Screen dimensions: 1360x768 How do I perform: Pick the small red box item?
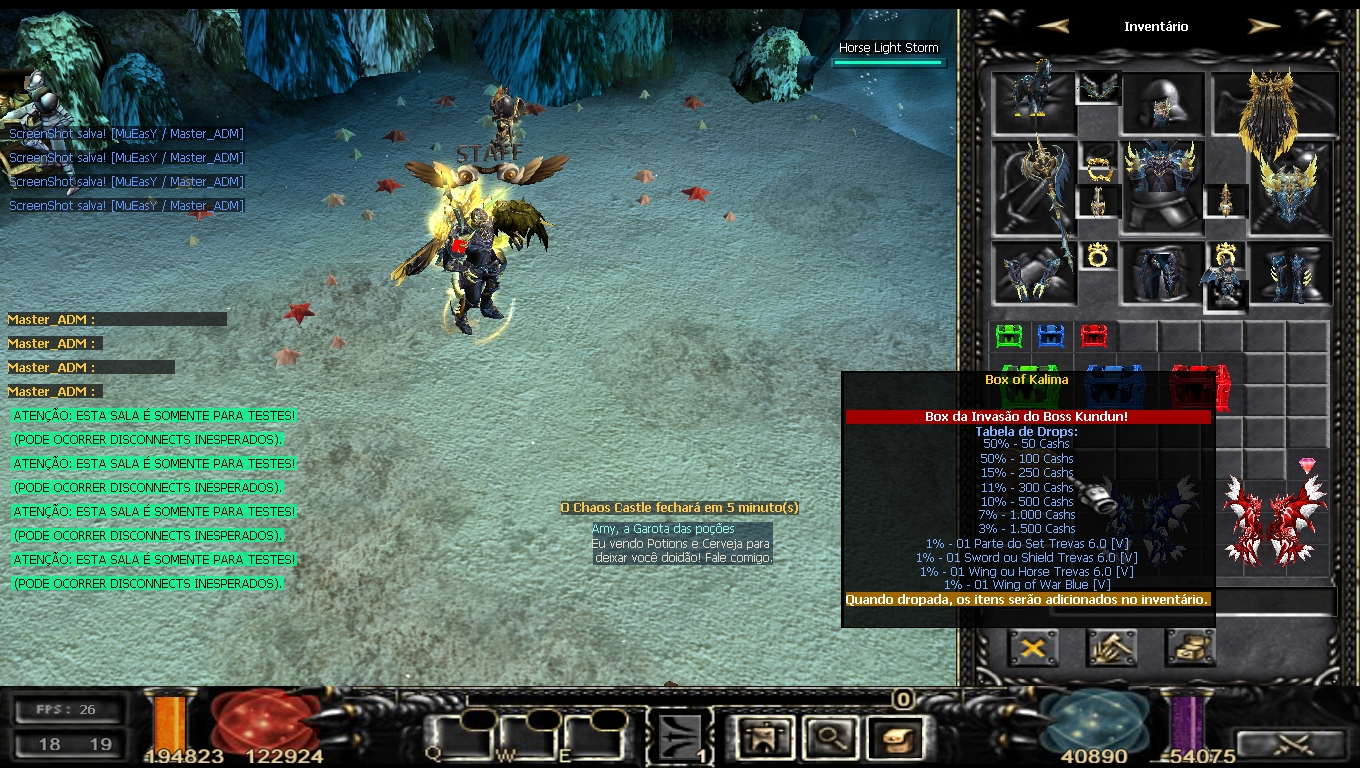(x=1094, y=336)
